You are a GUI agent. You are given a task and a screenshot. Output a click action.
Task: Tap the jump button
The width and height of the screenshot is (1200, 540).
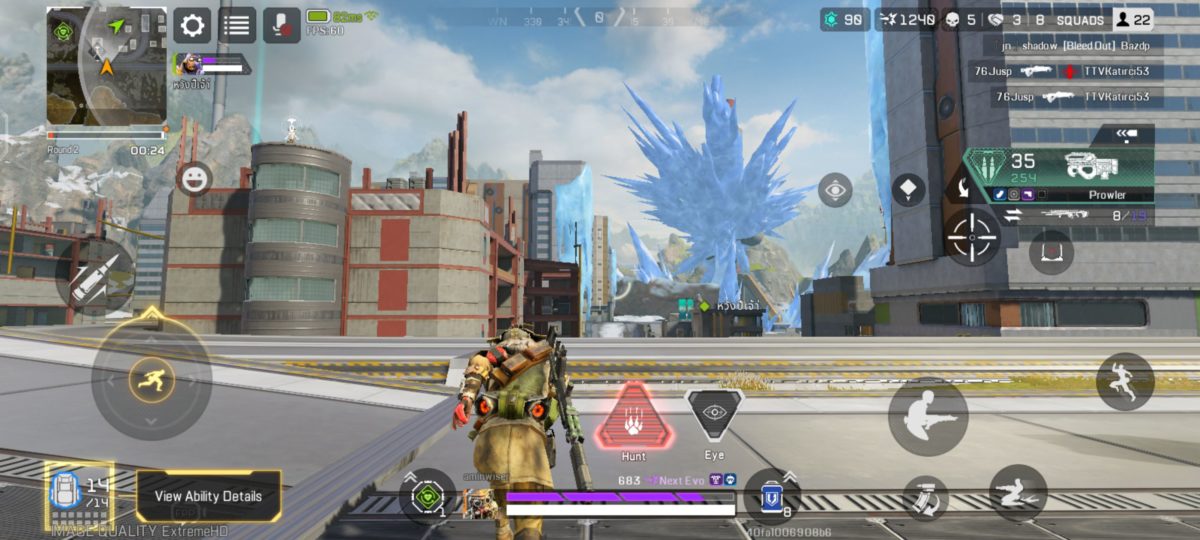pyautogui.click(x=1125, y=381)
